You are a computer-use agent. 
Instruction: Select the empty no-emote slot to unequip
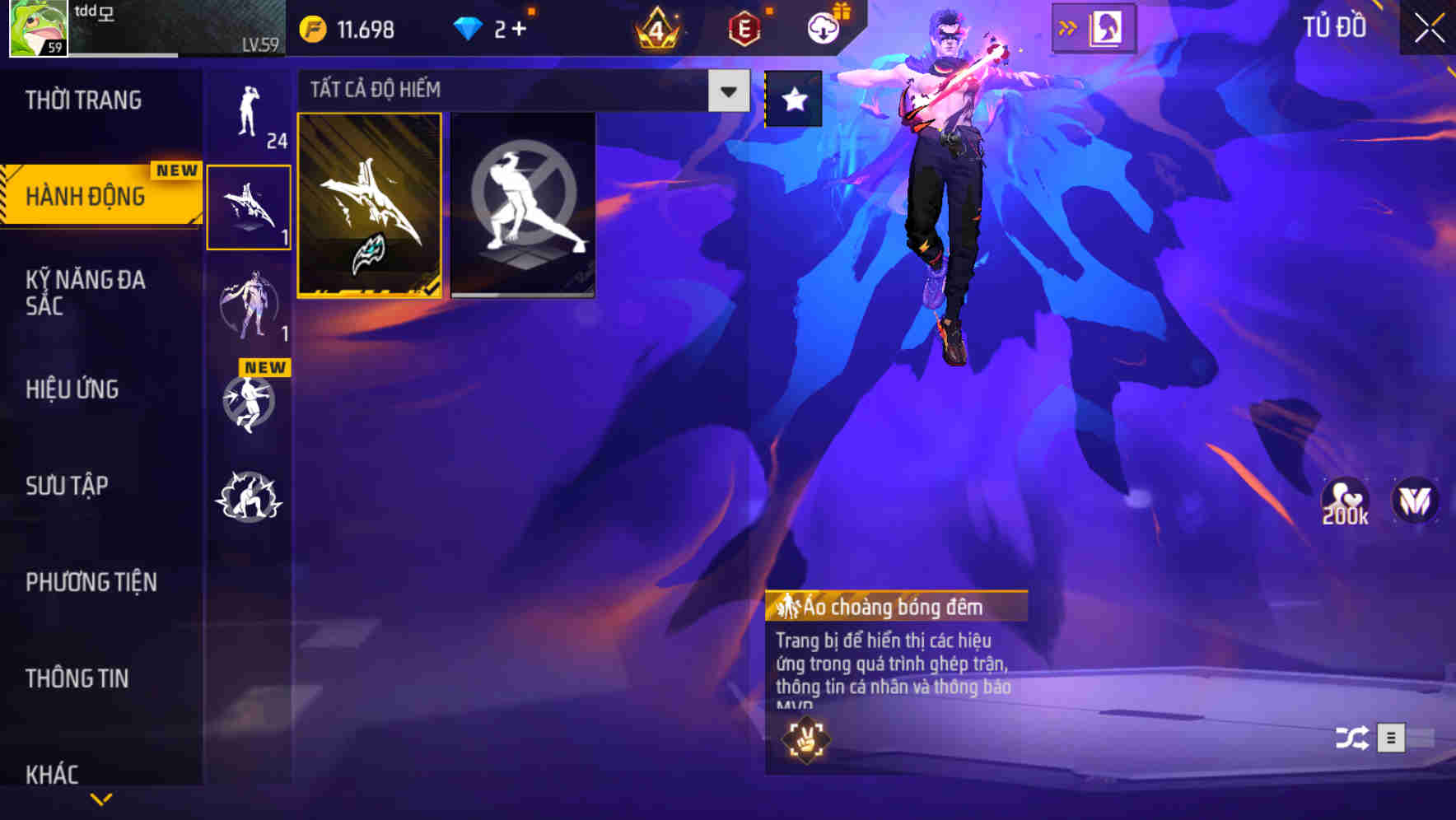[x=524, y=206]
